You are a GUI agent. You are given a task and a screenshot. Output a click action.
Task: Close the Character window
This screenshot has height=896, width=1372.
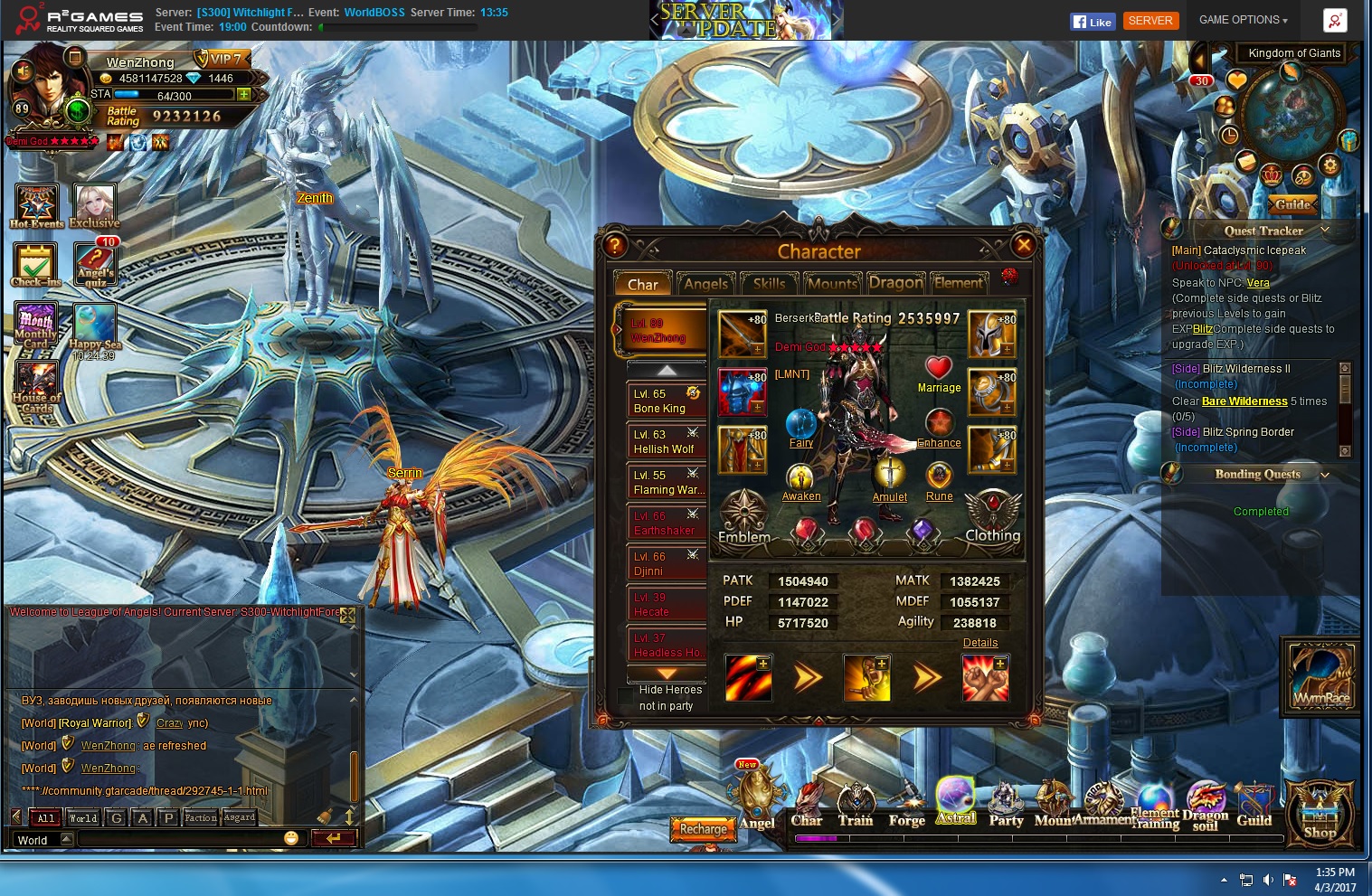click(x=1024, y=245)
